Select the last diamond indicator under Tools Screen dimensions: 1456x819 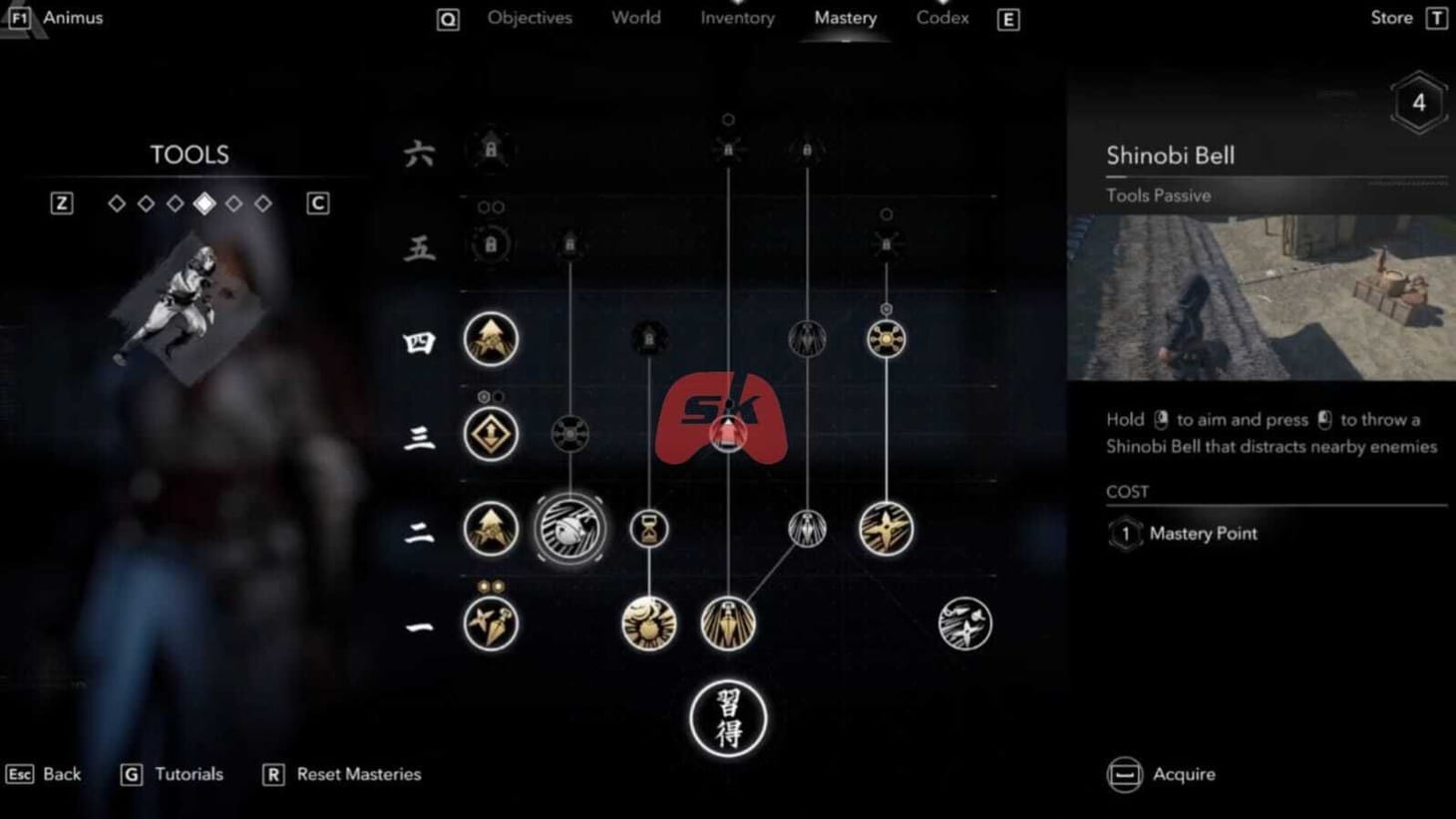coord(264,203)
